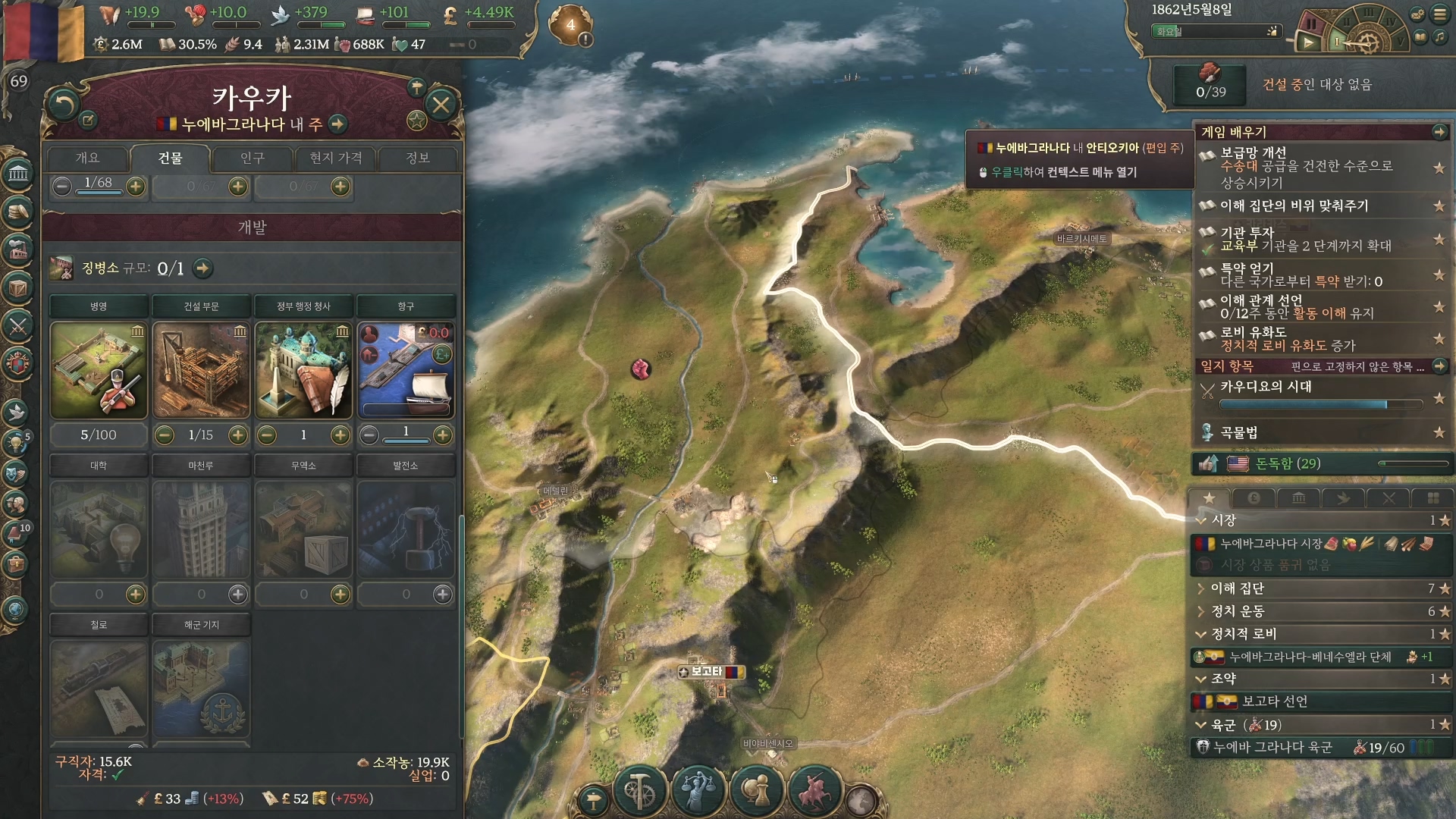Open the 곡물법 journal entry
Viewport: 1456px width, 819px height.
click(1239, 432)
